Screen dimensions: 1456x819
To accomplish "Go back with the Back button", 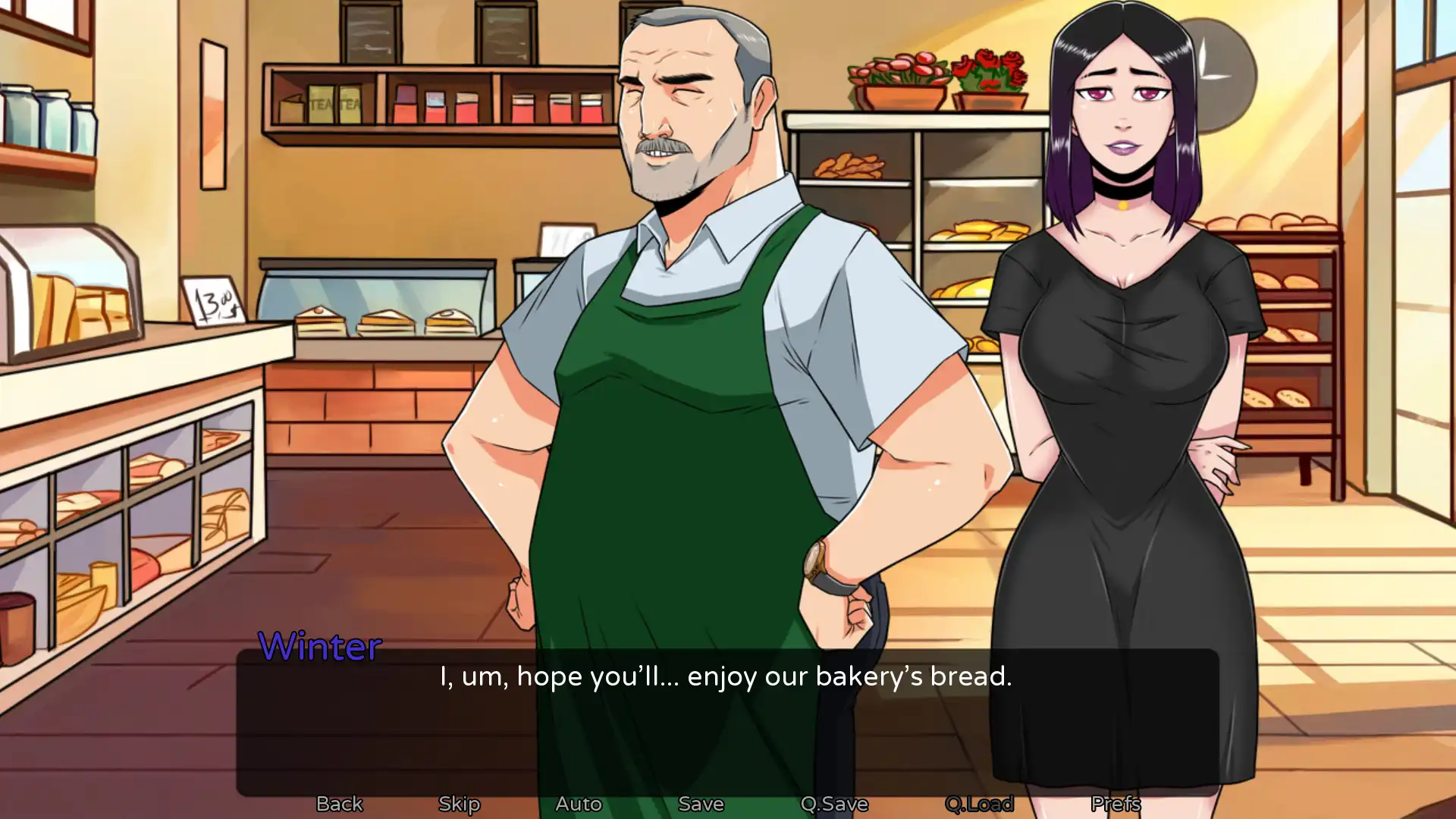I will 339,803.
